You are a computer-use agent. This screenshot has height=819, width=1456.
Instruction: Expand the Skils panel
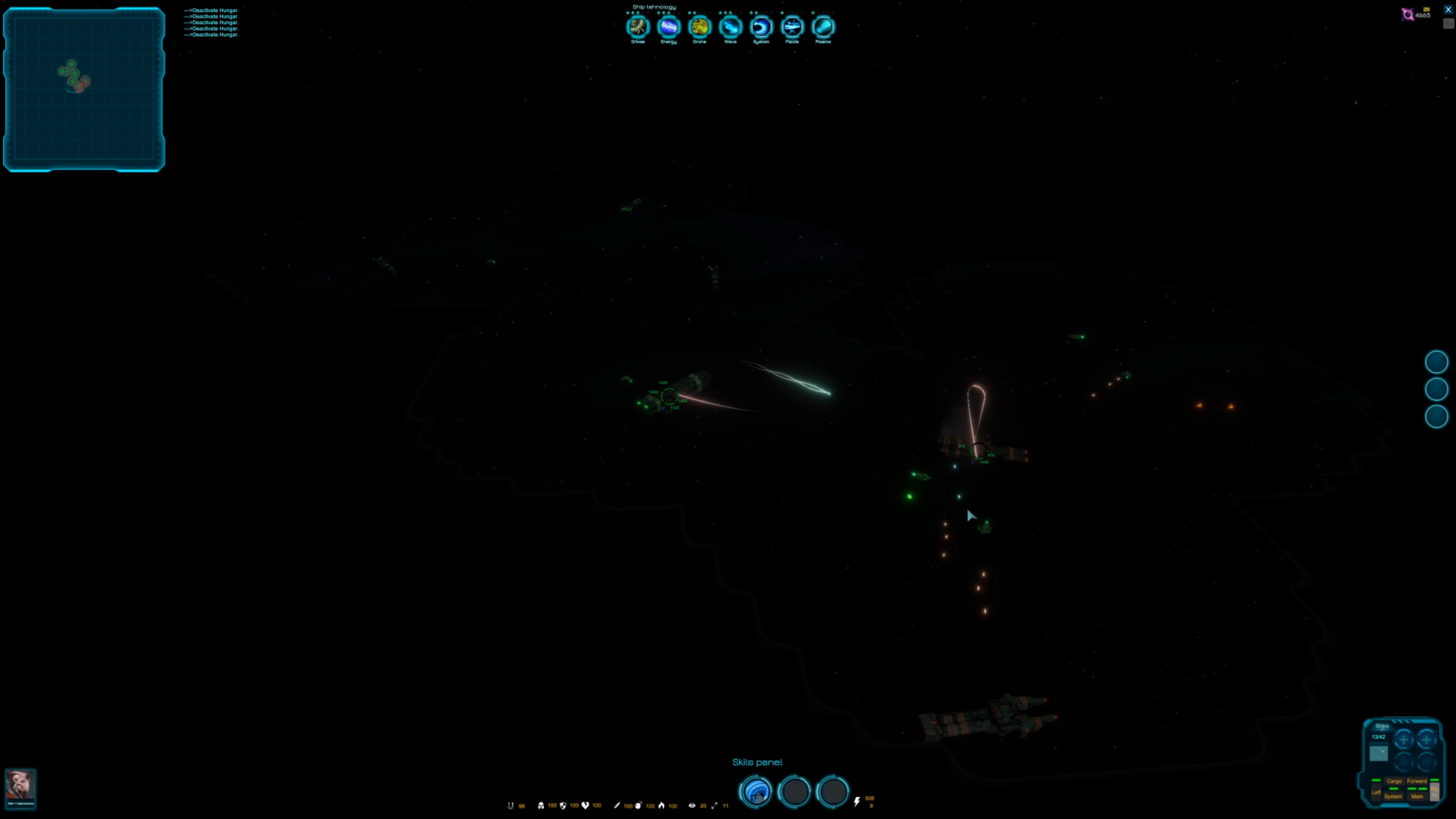click(x=758, y=762)
